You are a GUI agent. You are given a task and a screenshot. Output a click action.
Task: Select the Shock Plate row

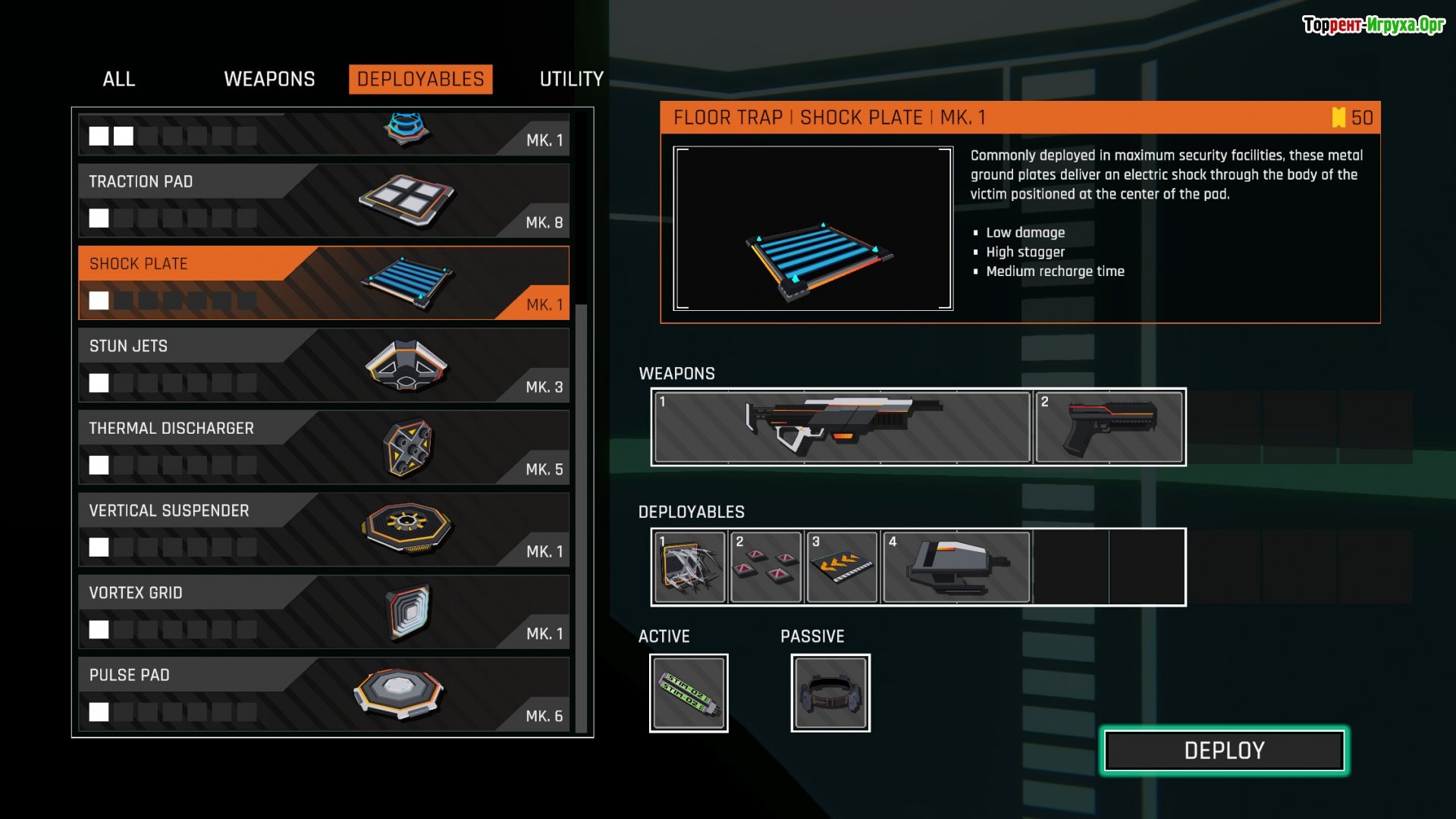click(324, 283)
